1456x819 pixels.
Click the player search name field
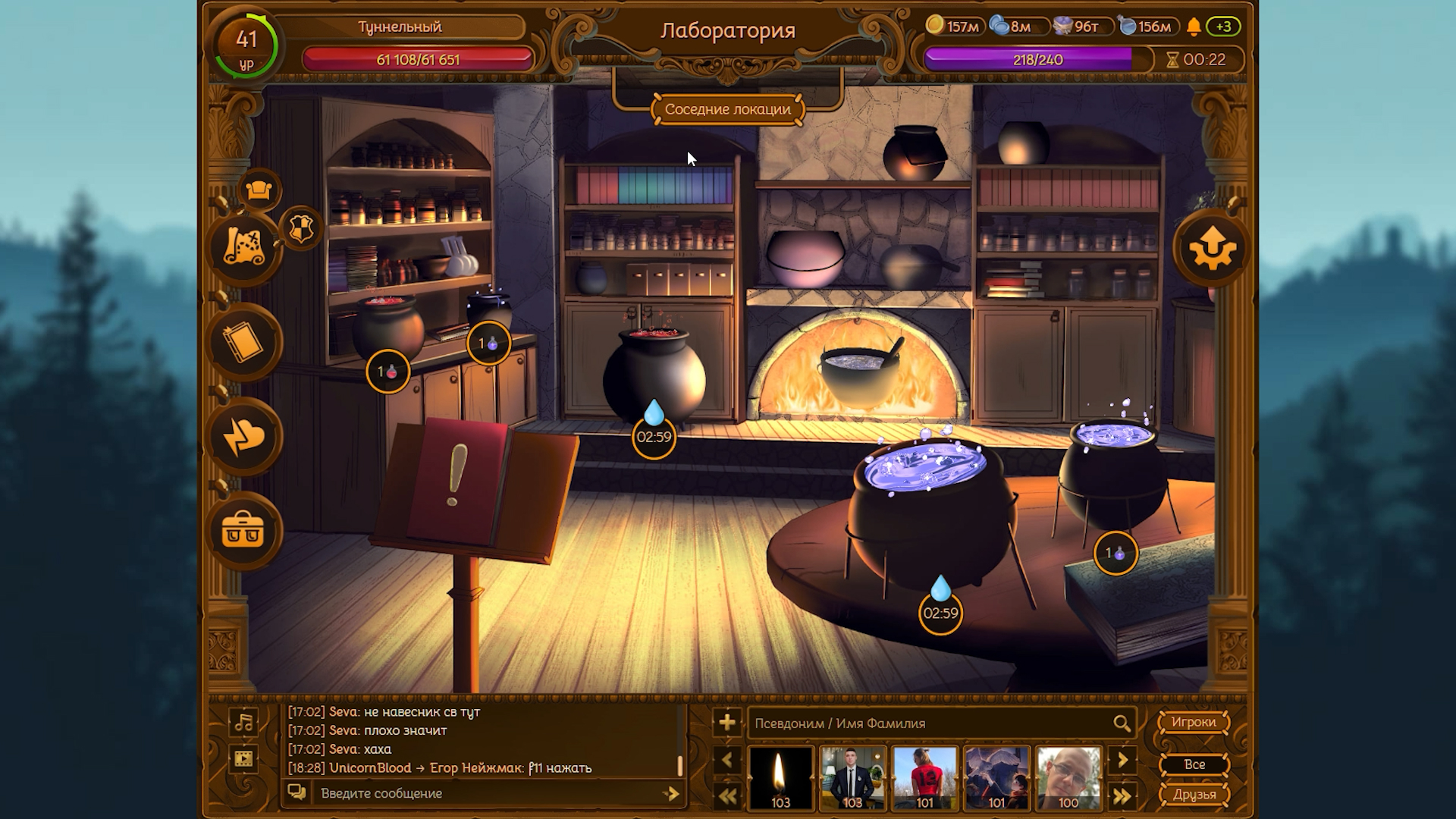coord(929,723)
